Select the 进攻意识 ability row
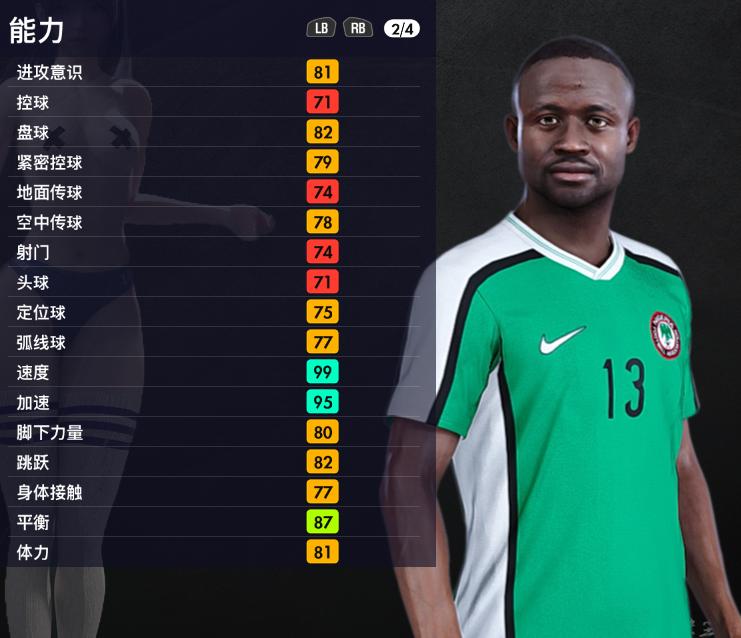Viewport: 741px width, 638px height. 215,72
